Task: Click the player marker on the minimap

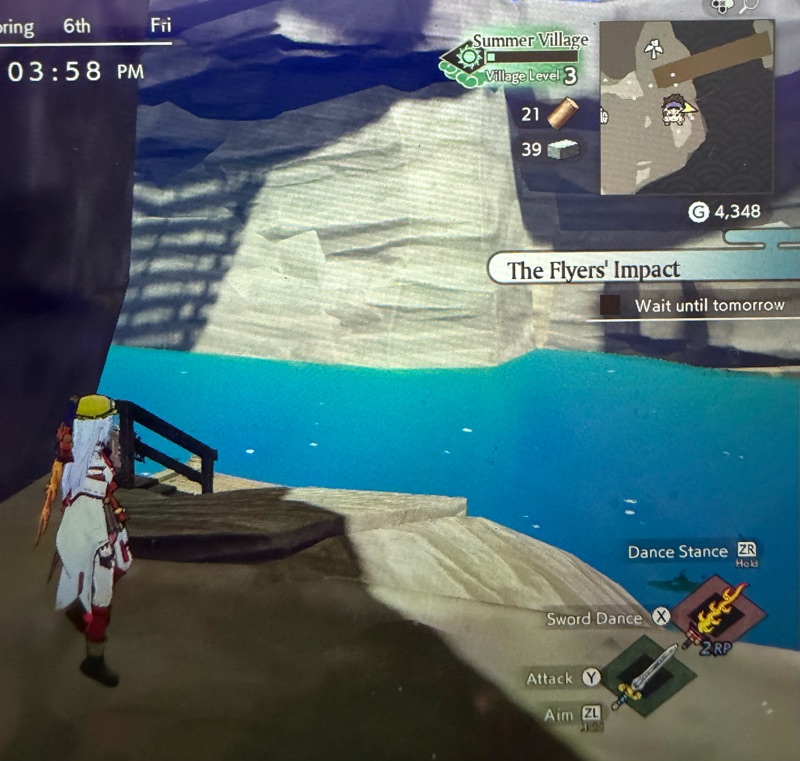Action: point(679,105)
